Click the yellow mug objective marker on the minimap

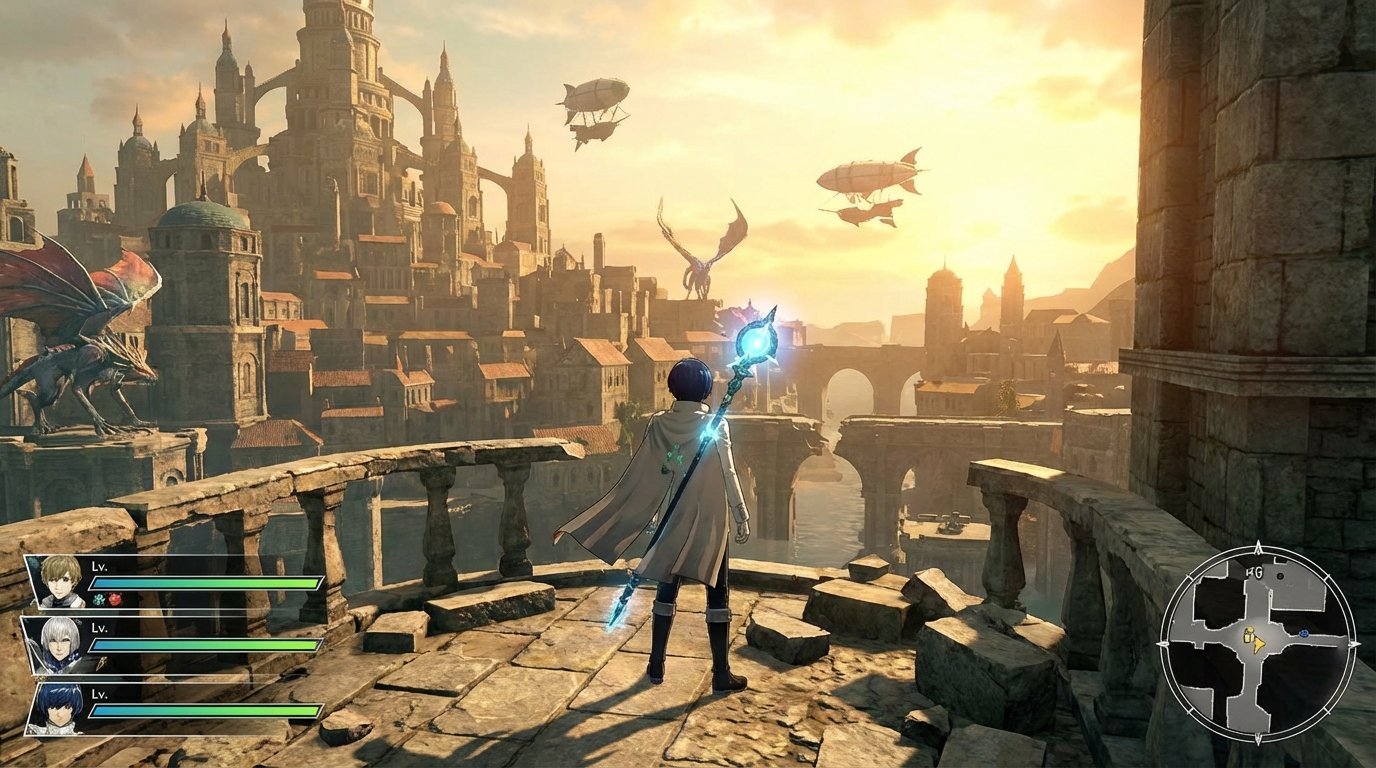click(1248, 636)
